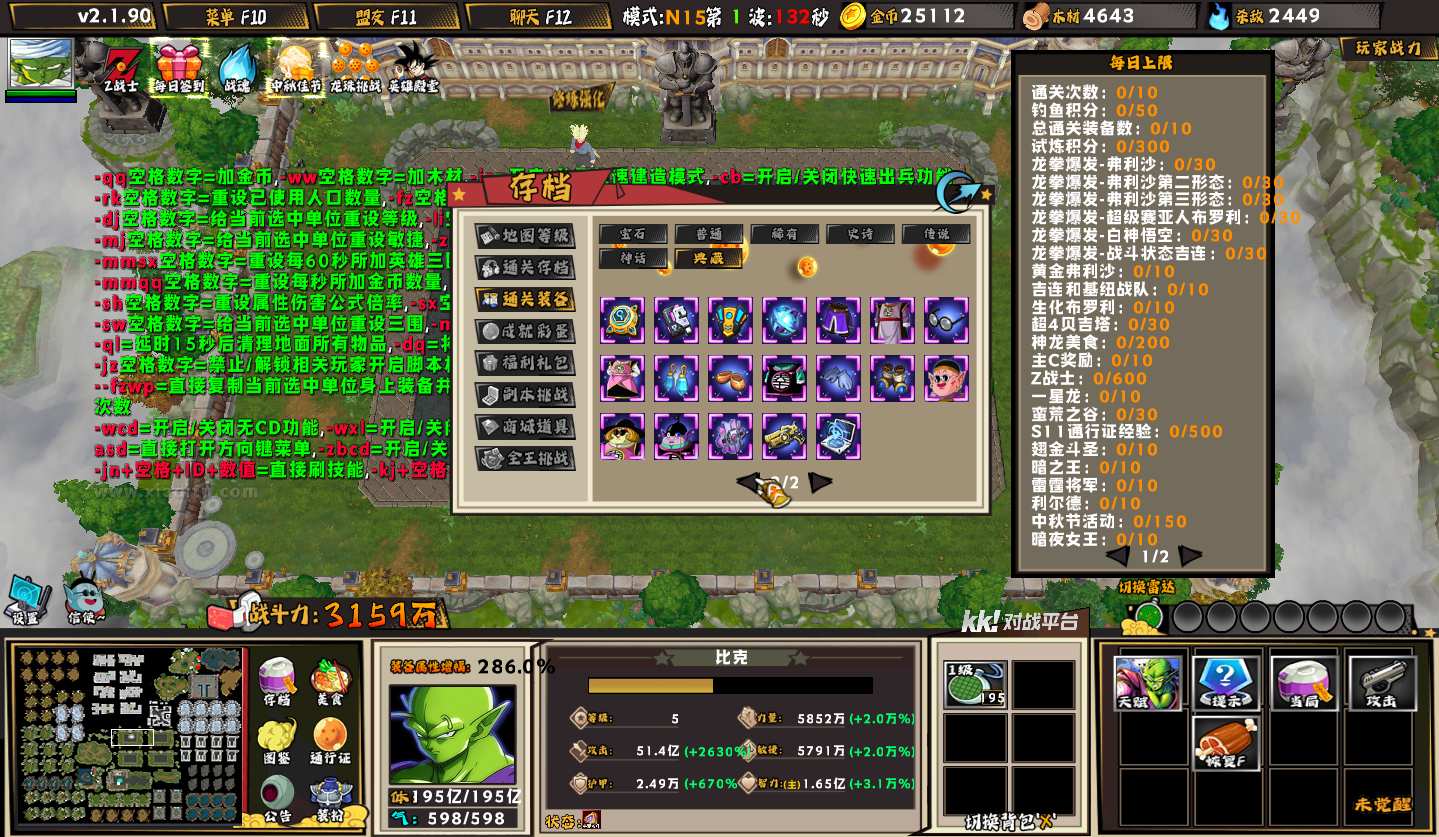Open the 福利礼包 section
The height and width of the screenshot is (837, 1439).
525,363
